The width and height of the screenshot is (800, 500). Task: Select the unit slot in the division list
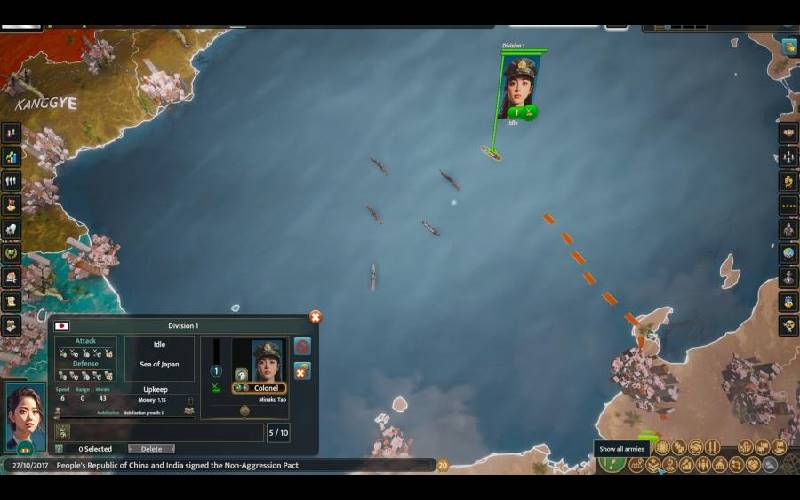(62, 432)
